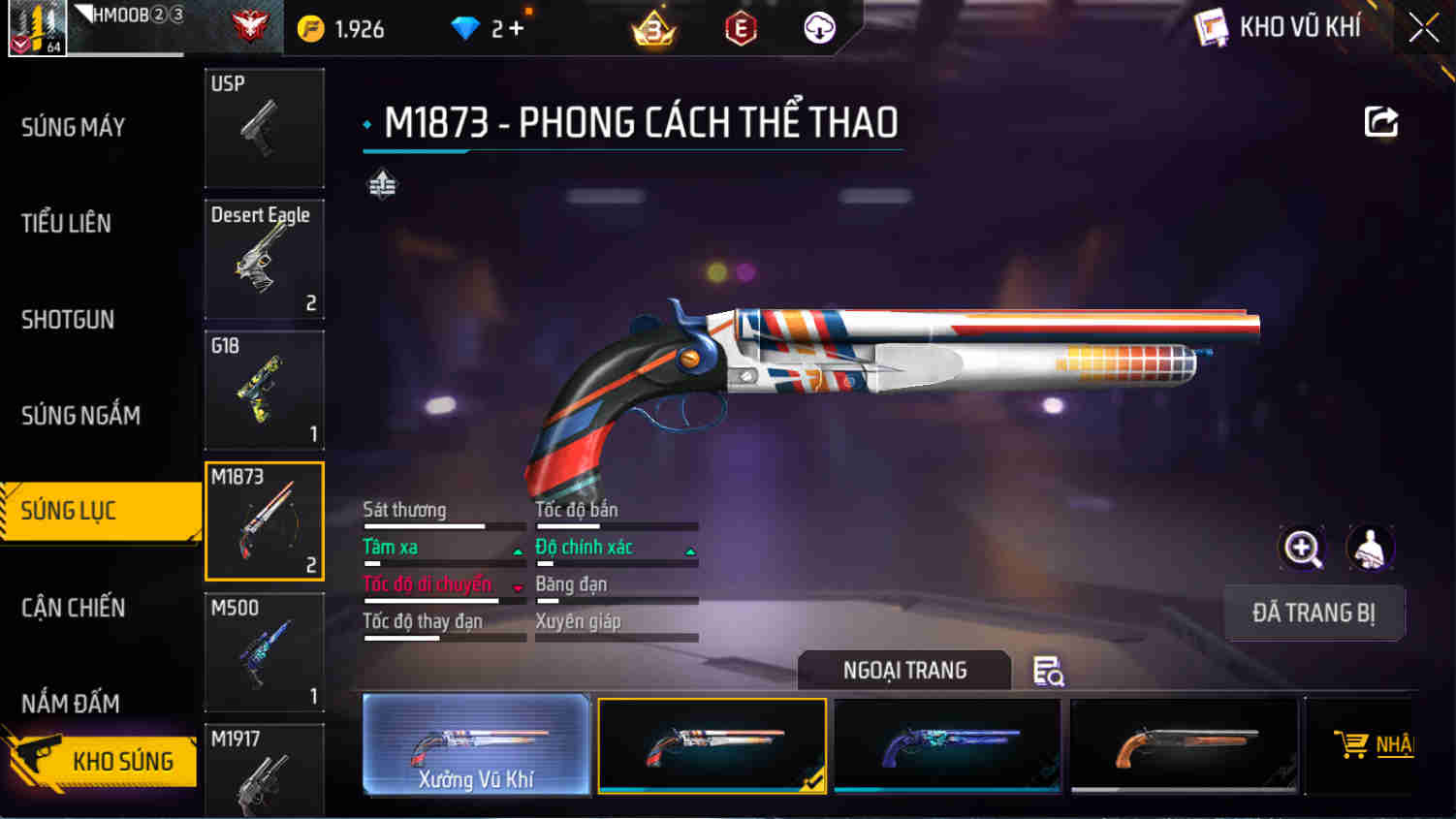Open the Nắm Đấm category

(x=71, y=703)
